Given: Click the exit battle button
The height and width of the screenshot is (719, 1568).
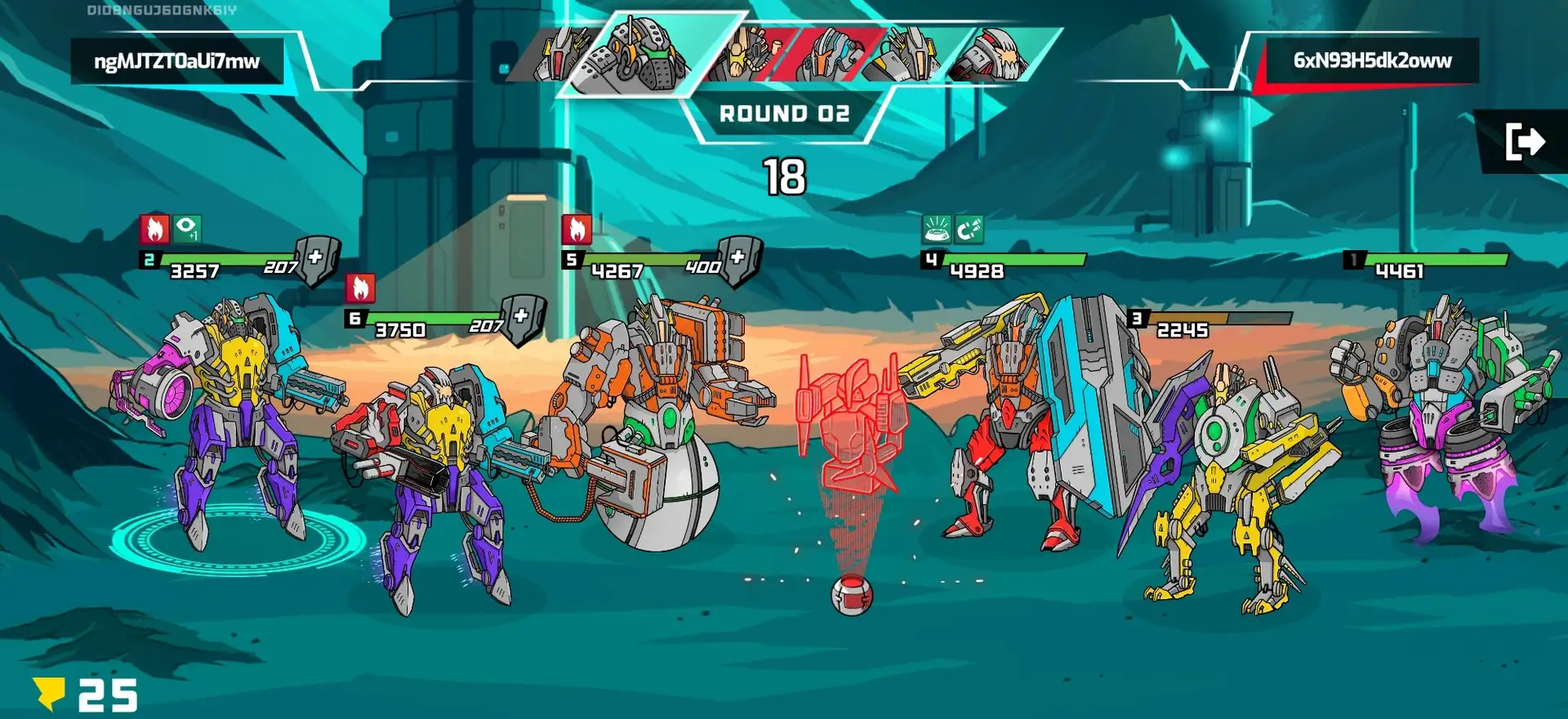Looking at the screenshot, I should (1524, 141).
